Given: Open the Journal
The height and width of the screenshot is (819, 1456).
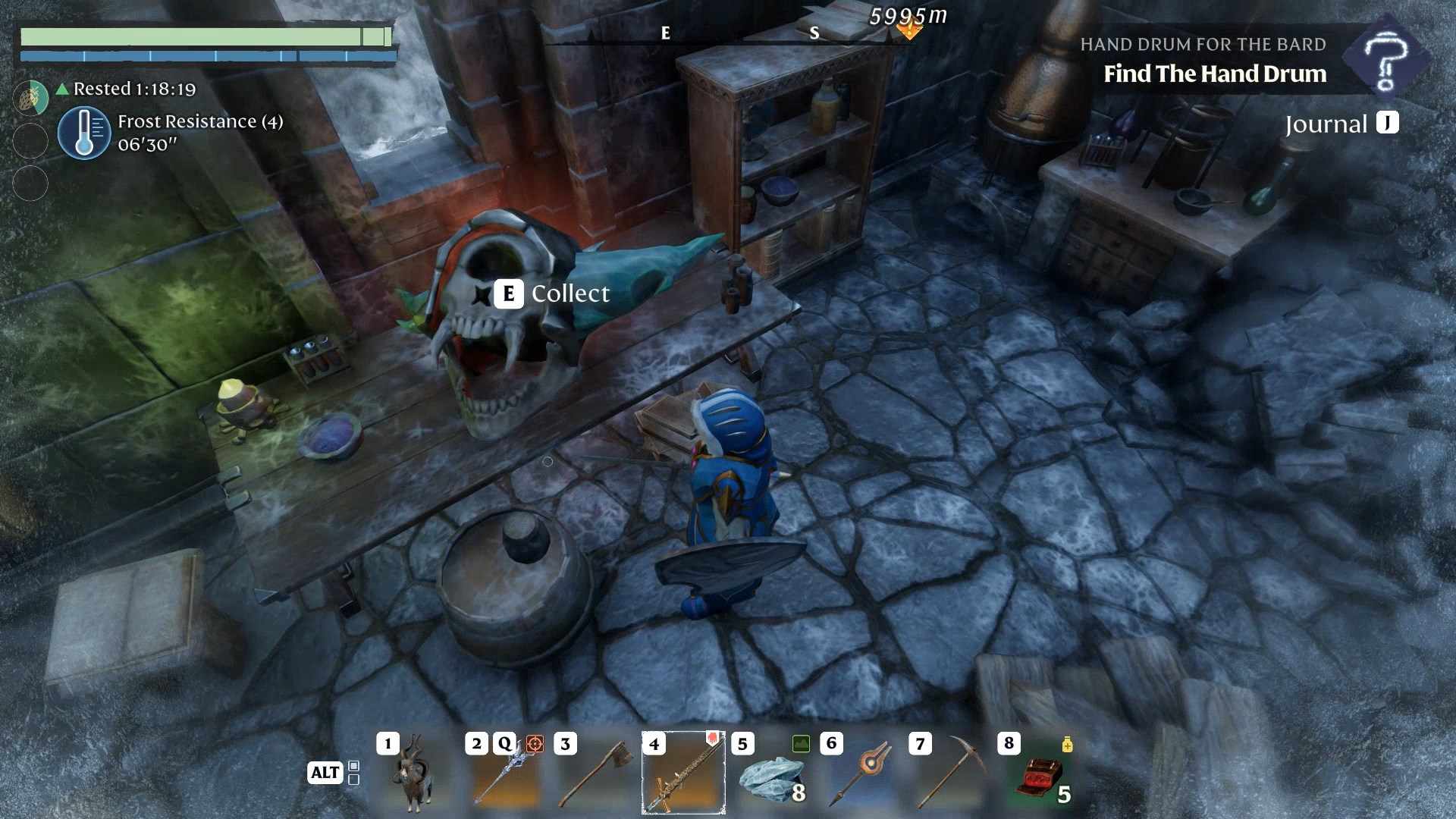Looking at the screenshot, I should coord(1341,124).
